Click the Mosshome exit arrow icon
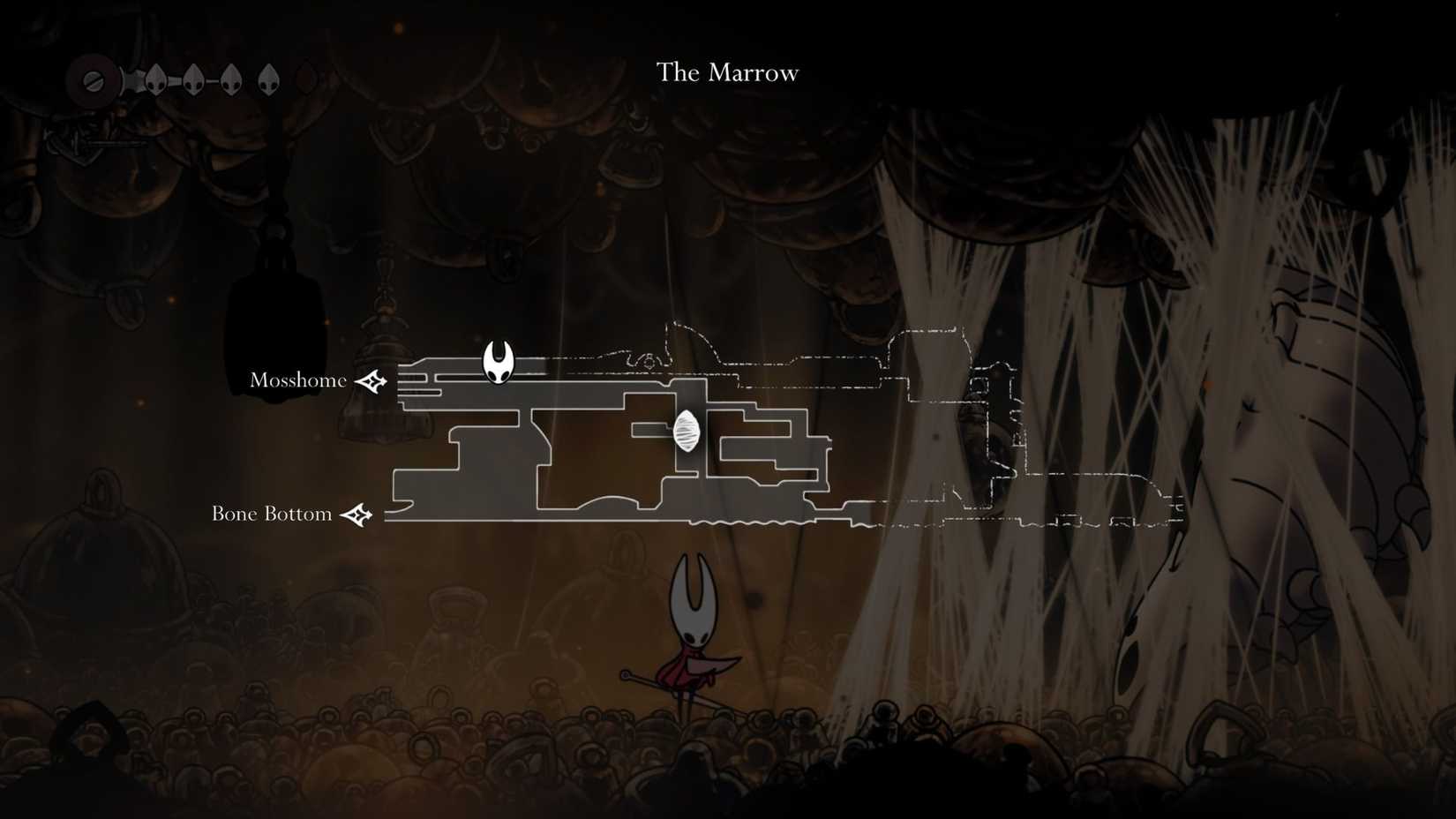1456x819 pixels. click(372, 381)
